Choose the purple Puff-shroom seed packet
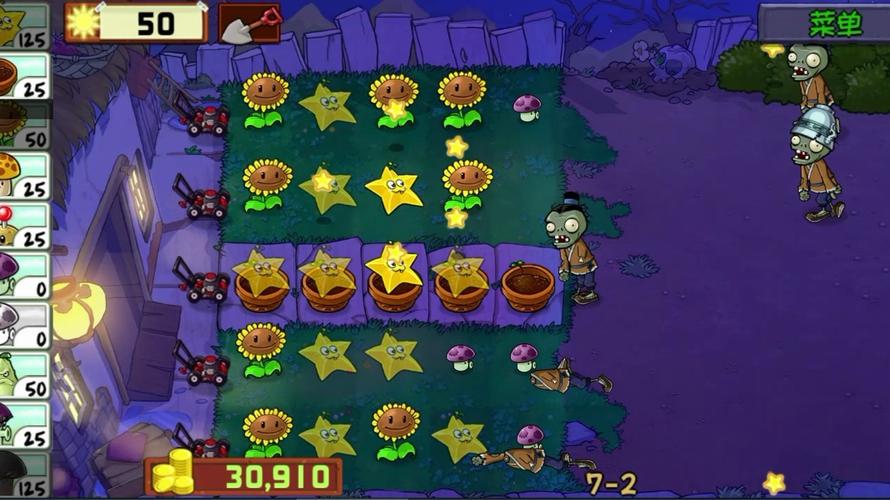 (x=24, y=276)
